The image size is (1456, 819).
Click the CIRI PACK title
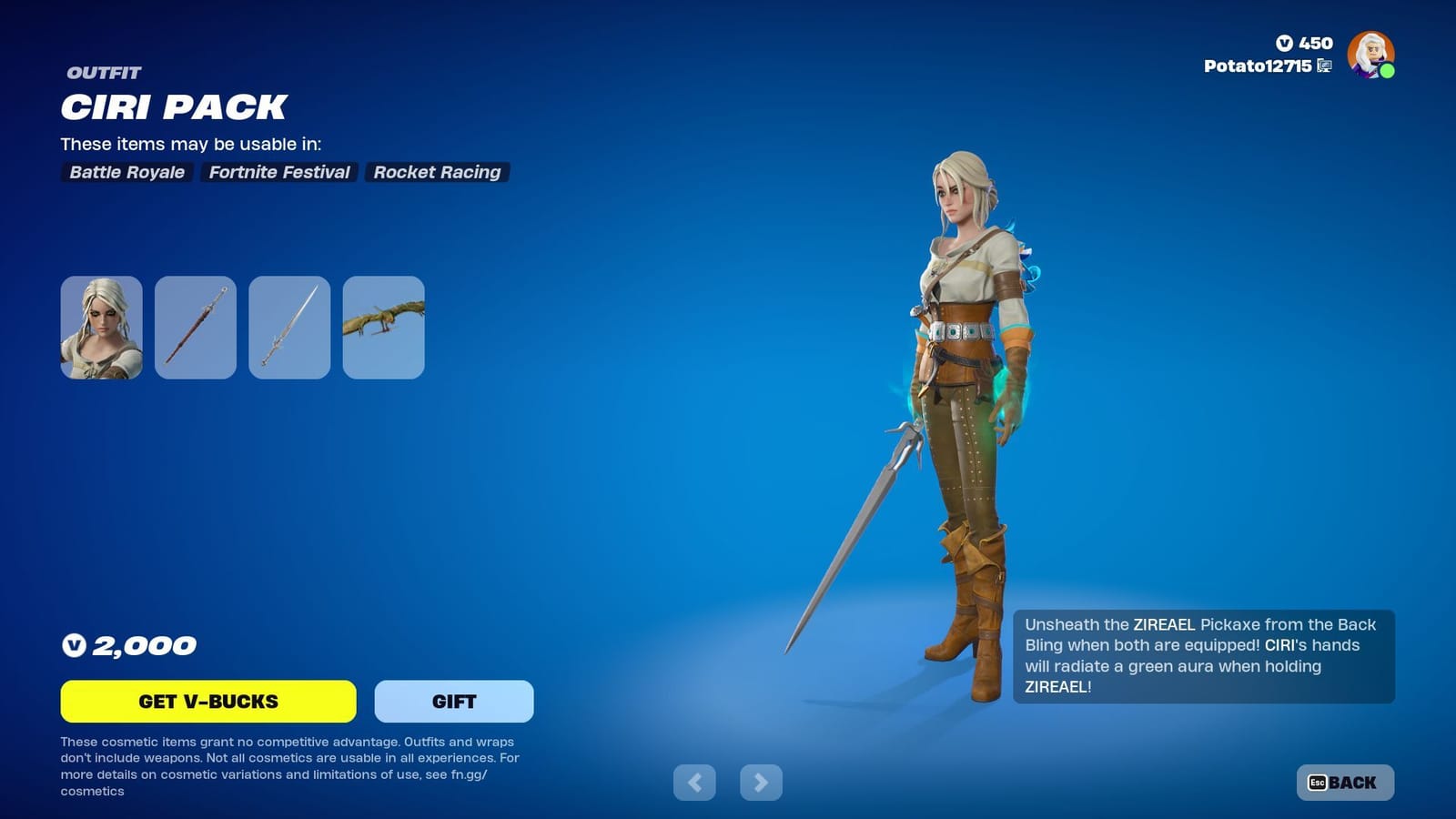click(x=172, y=107)
